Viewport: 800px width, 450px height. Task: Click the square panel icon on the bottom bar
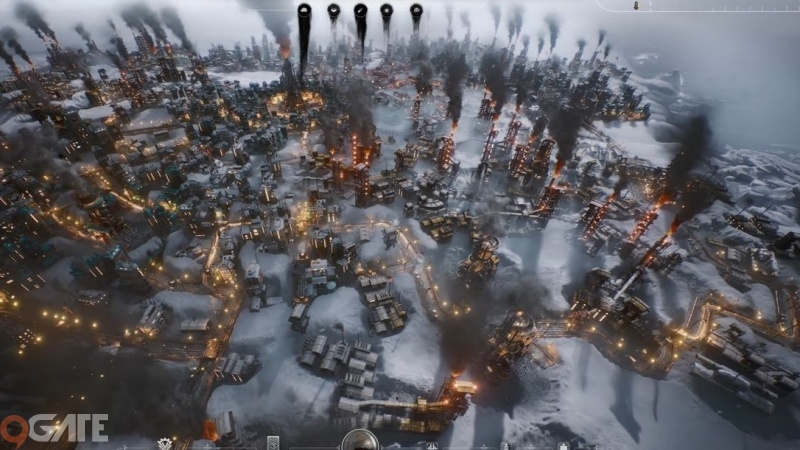[x=273, y=443]
